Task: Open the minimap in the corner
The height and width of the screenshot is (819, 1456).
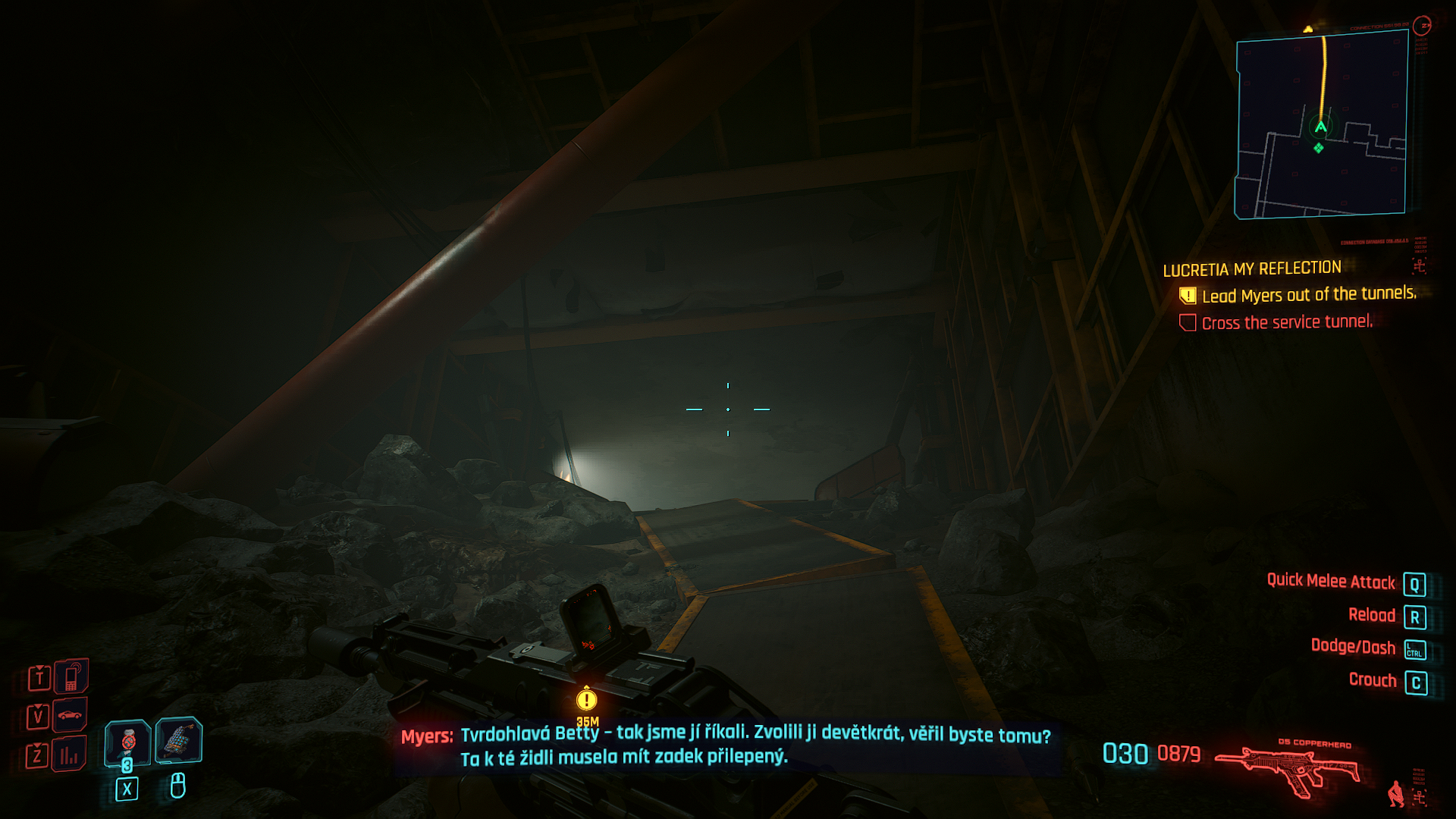Action: pyautogui.click(x=1321, y=125)
